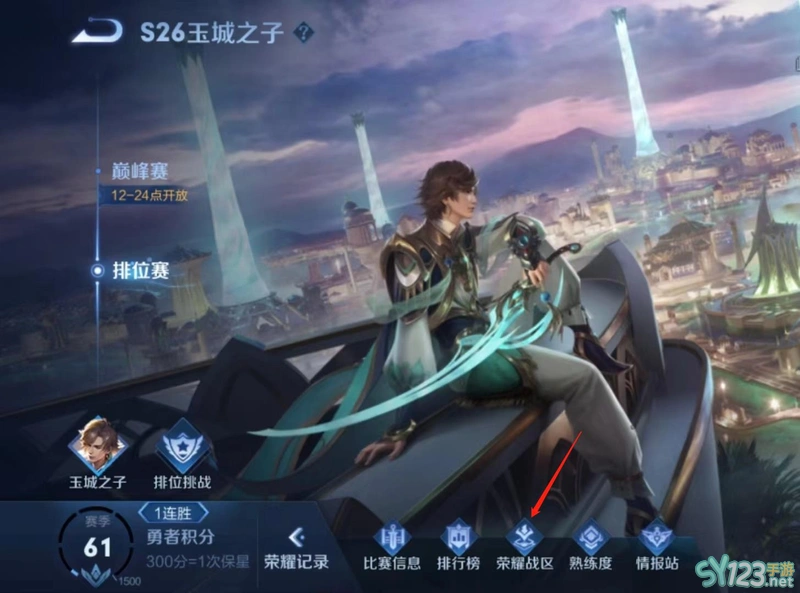
Task: Open the 情报站
Action: click(657, 546)
